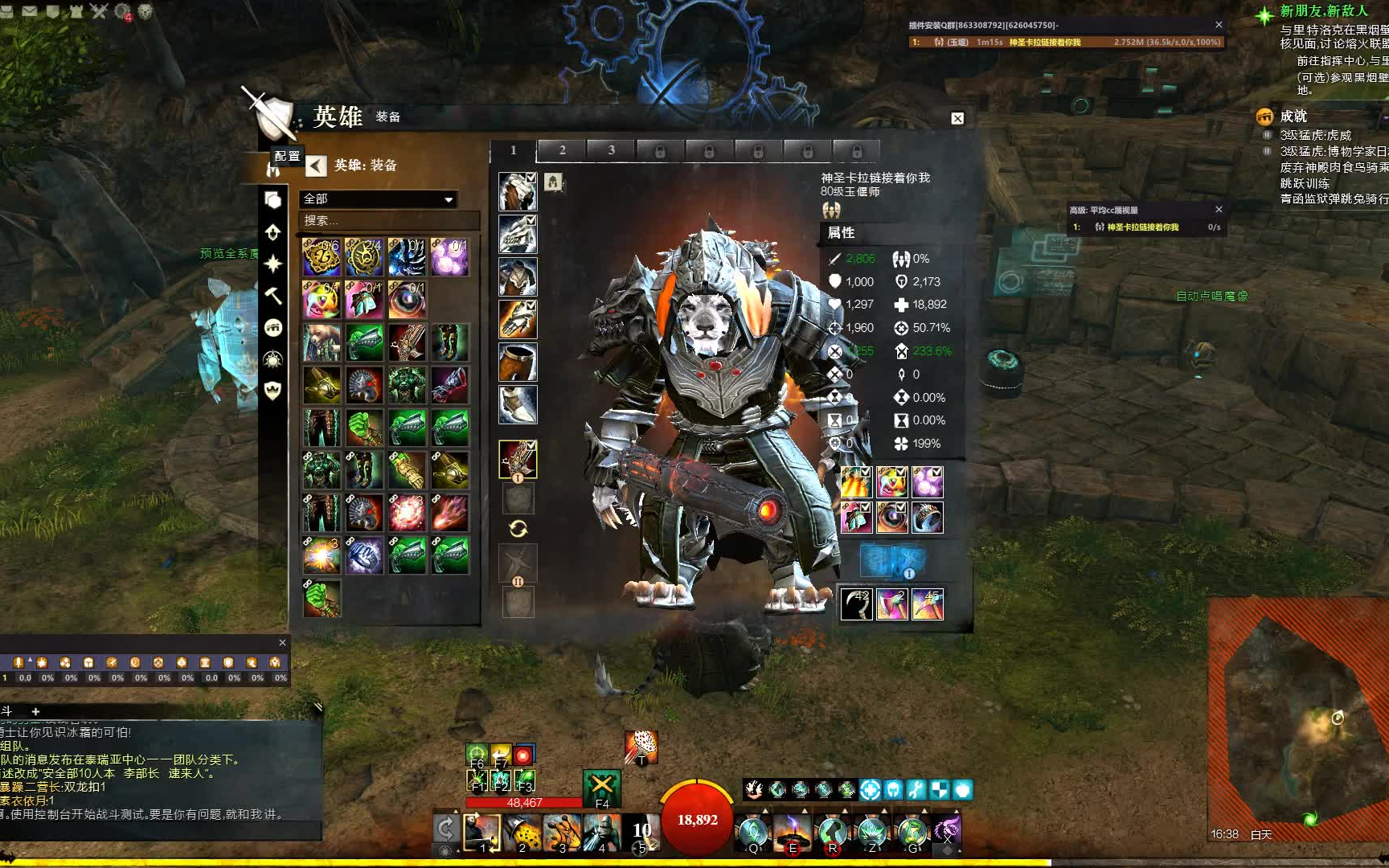
Task: Select the equipped rifle weapon slot
Action: (x=518, y=460)
